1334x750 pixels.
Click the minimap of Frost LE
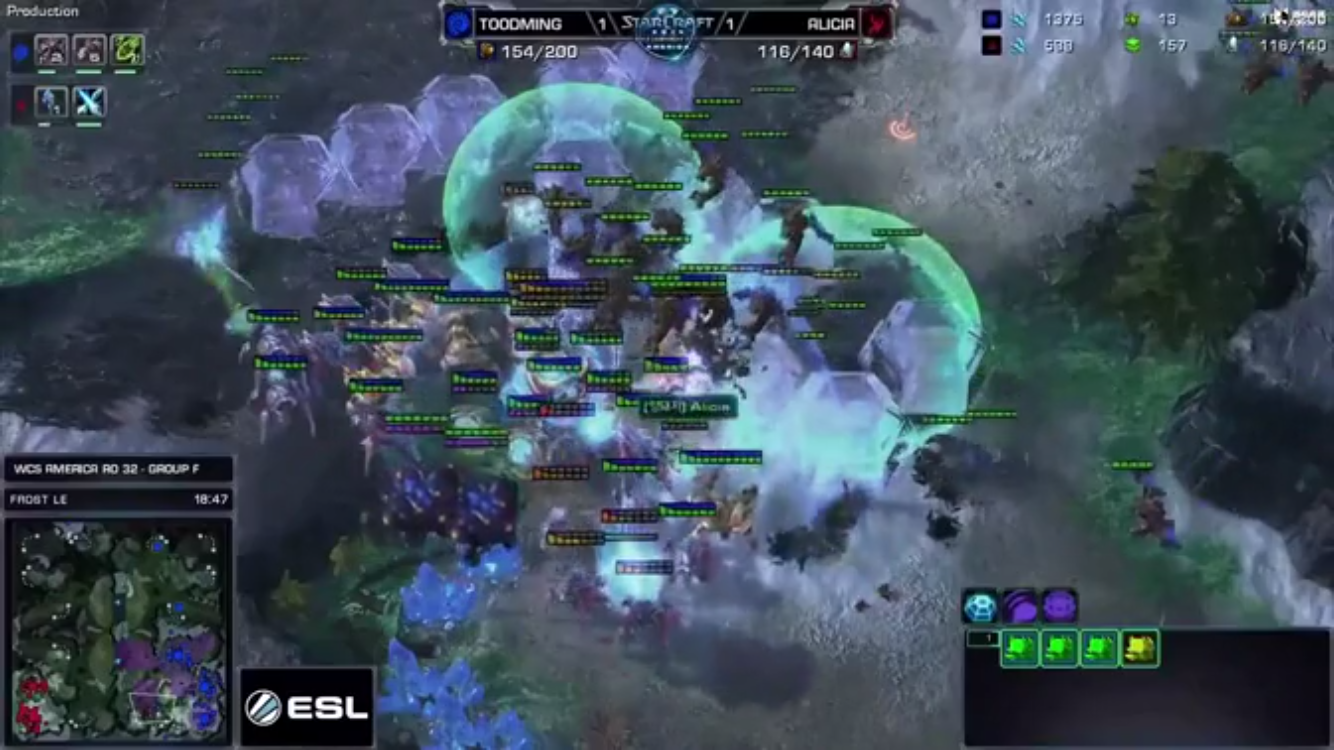click(x=118, y=631)
